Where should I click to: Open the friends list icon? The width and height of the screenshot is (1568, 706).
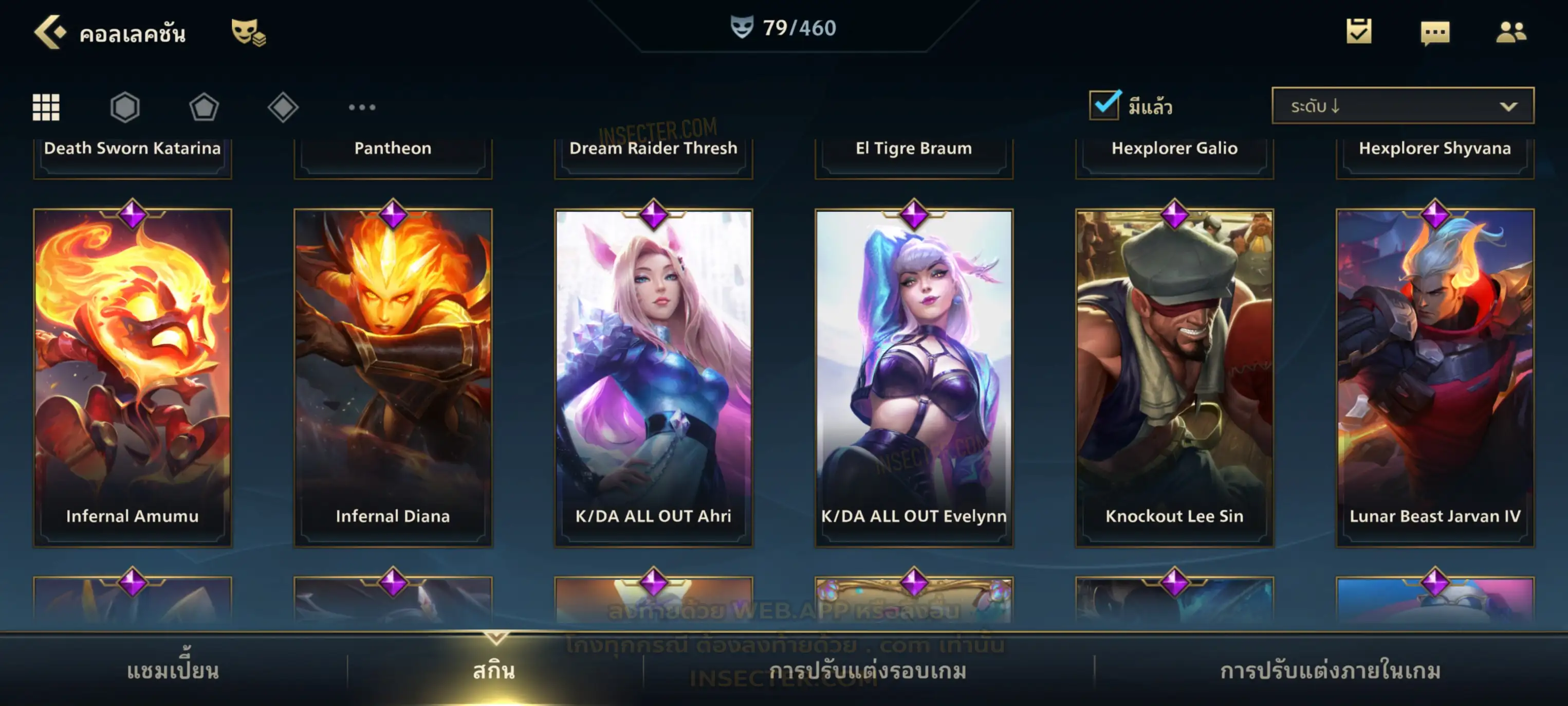click(x=1510, y=32)
